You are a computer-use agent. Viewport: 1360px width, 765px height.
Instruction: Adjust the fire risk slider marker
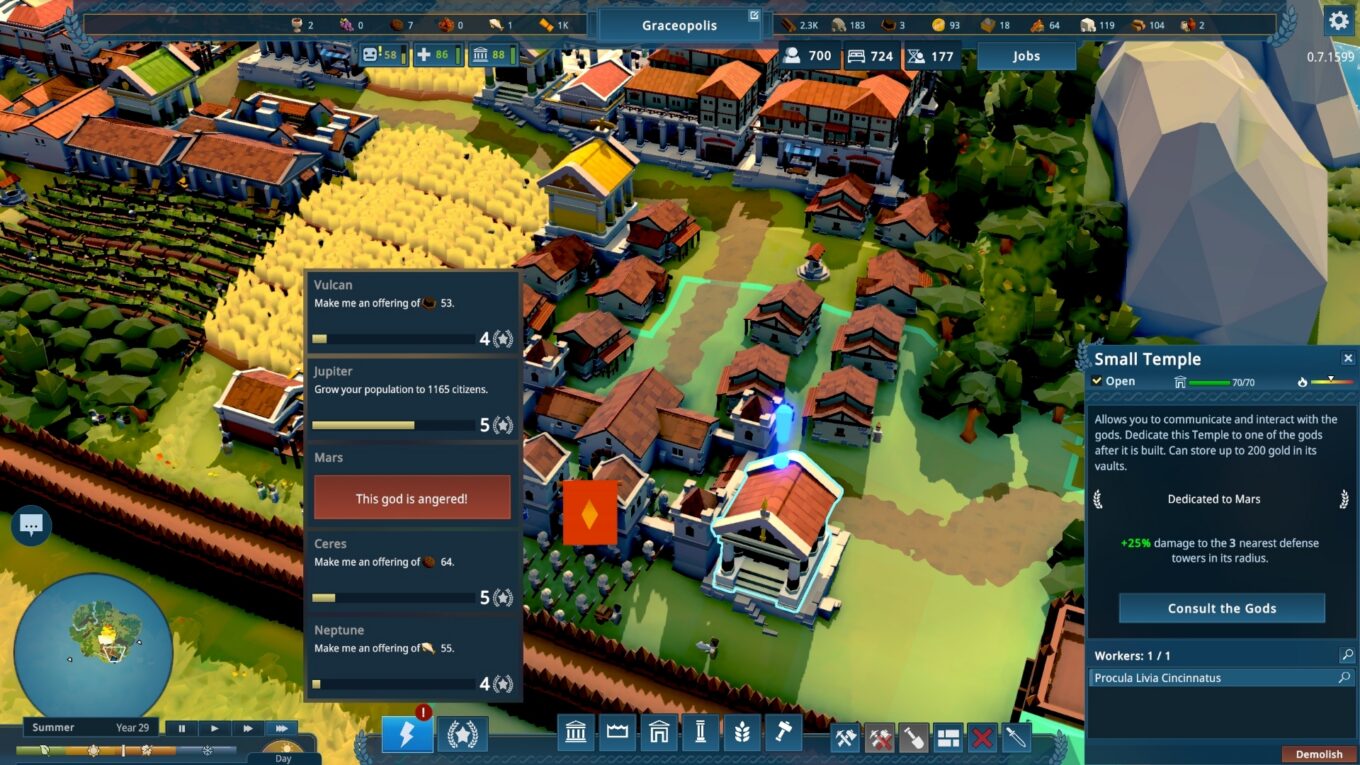(x=1331, y=379)
